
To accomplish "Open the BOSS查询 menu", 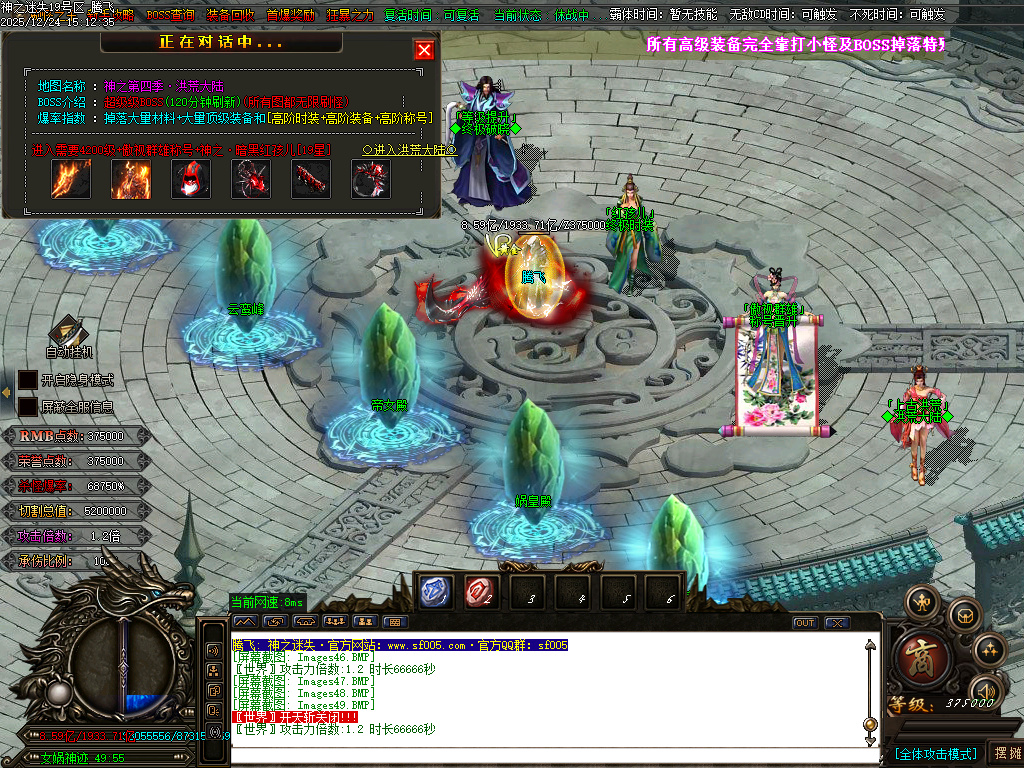I will (x=171, y=15).
